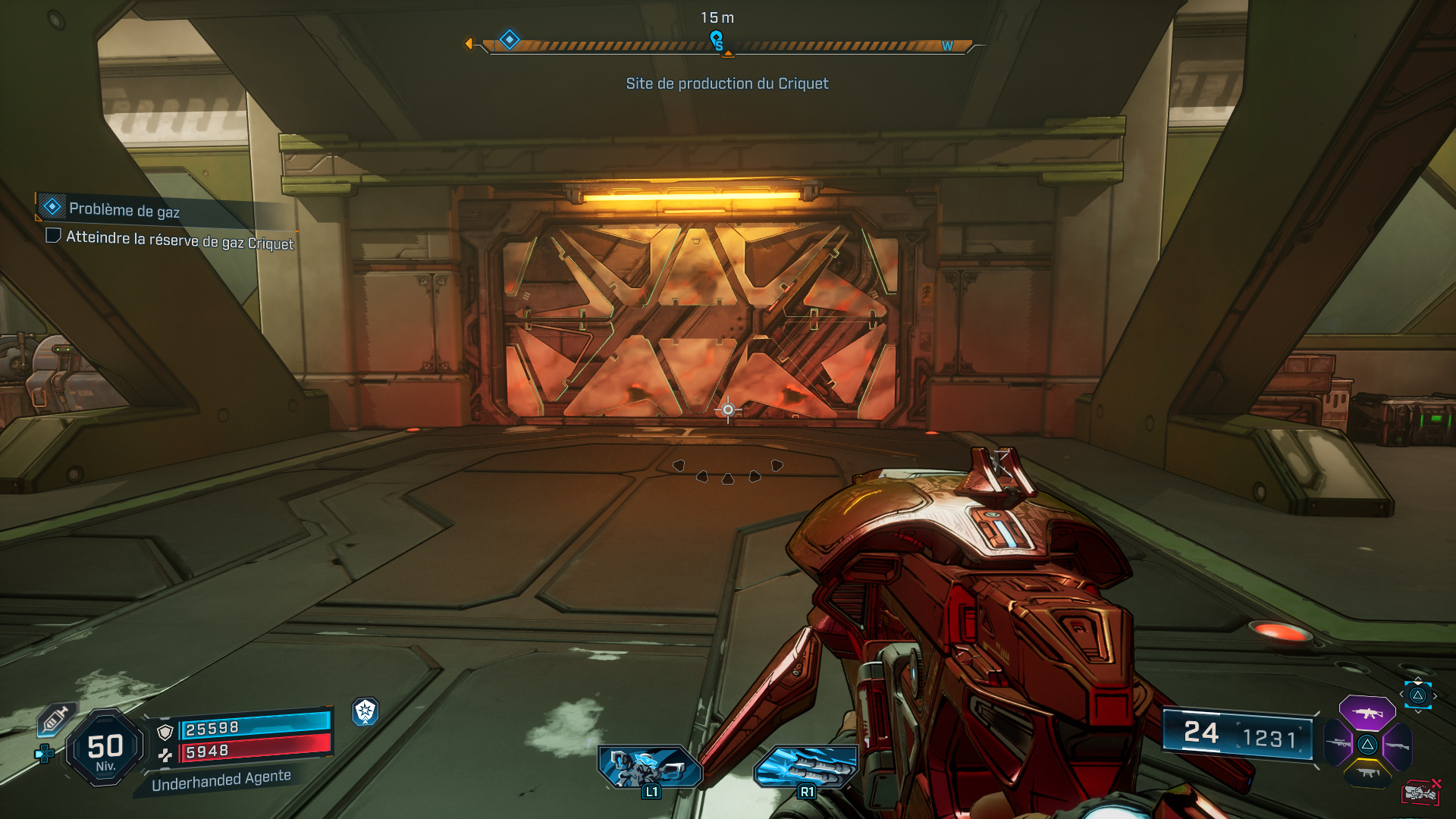1456x819 pixels.
Task: Select the assault rifle in the weapon wheel
Action: (x=1368, y=714)
